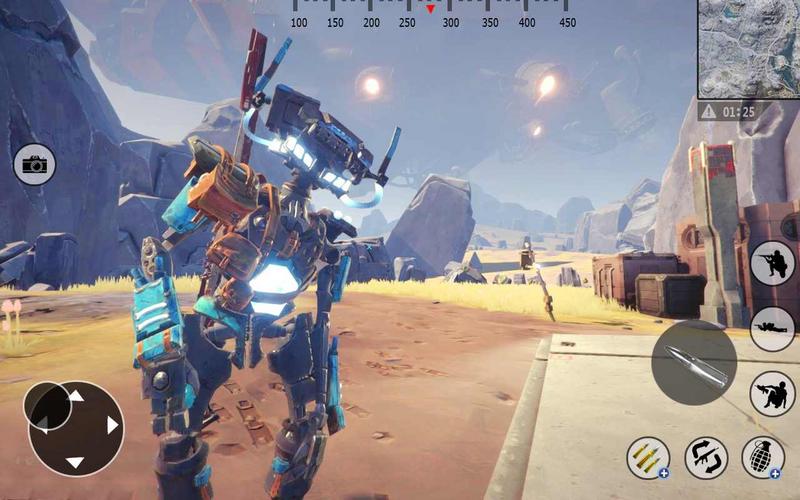Tap the movement joystick's right arrow
Screen dimensions: 800x500
tap(112, 426)
